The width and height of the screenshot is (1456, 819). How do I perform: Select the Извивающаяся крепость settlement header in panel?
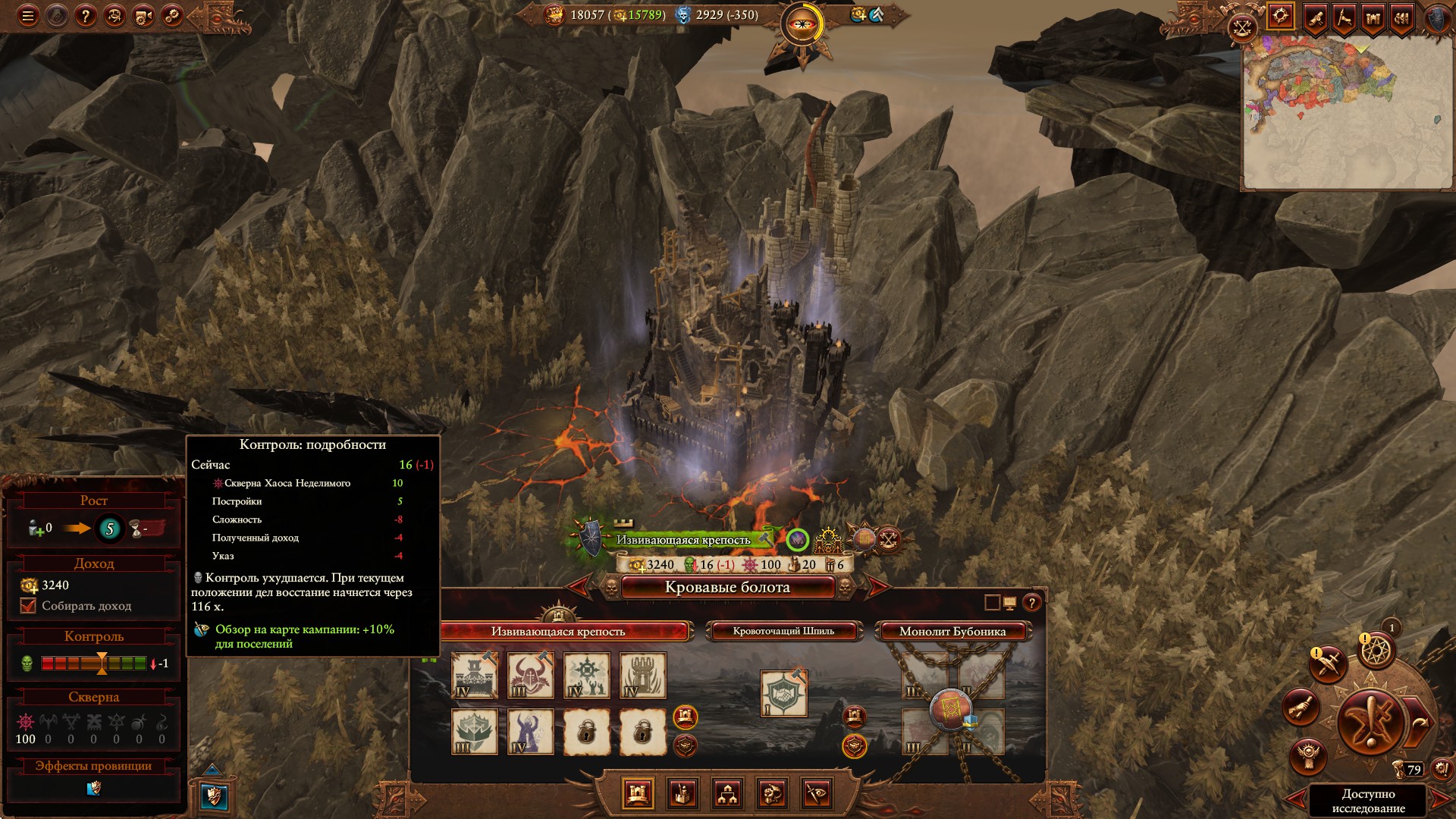tap(558, 631)
